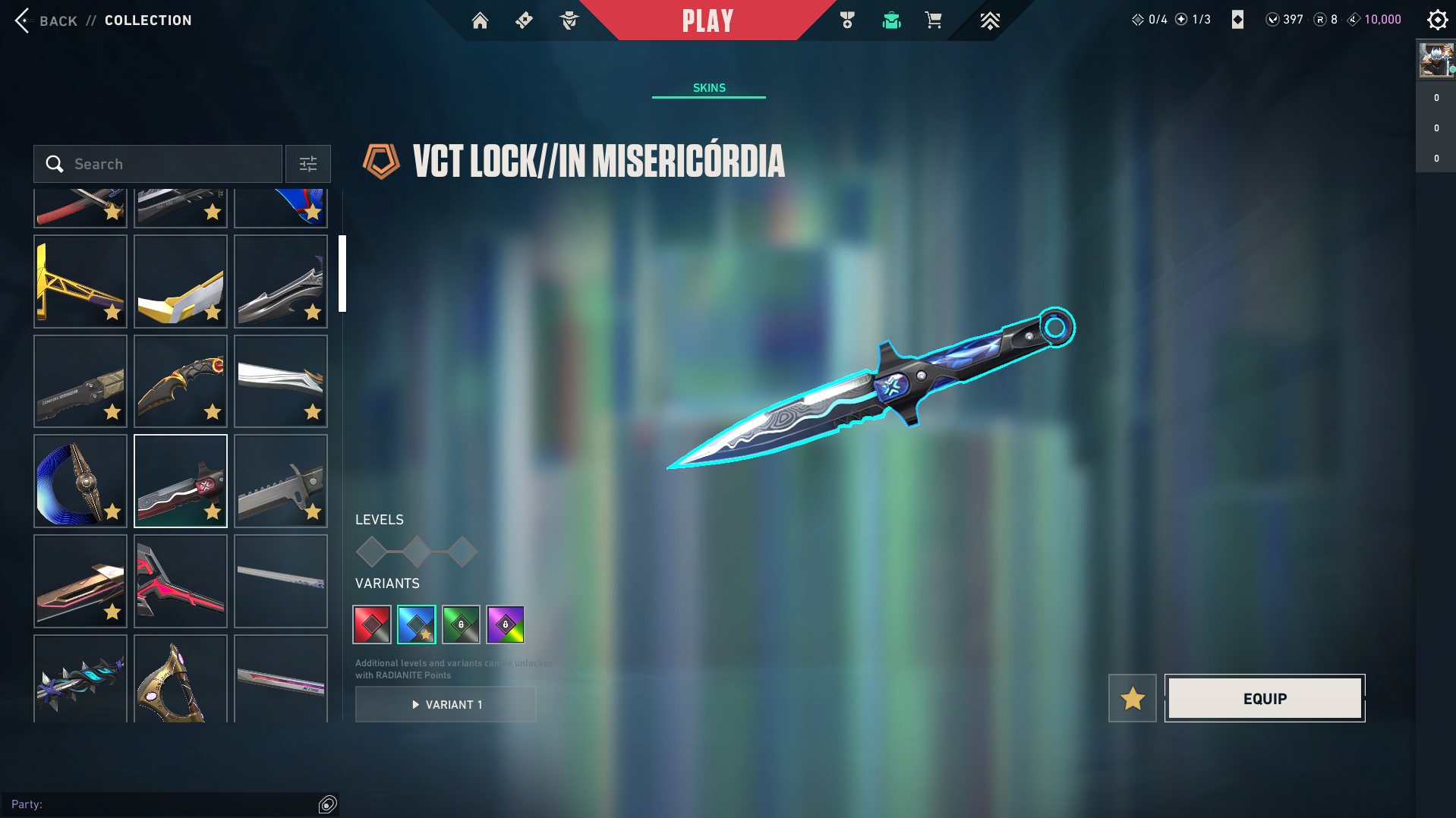The width and height of the screenshot is (1456, 818).
Task: Open the Home screen icon
Action: [x=480, y=20]
